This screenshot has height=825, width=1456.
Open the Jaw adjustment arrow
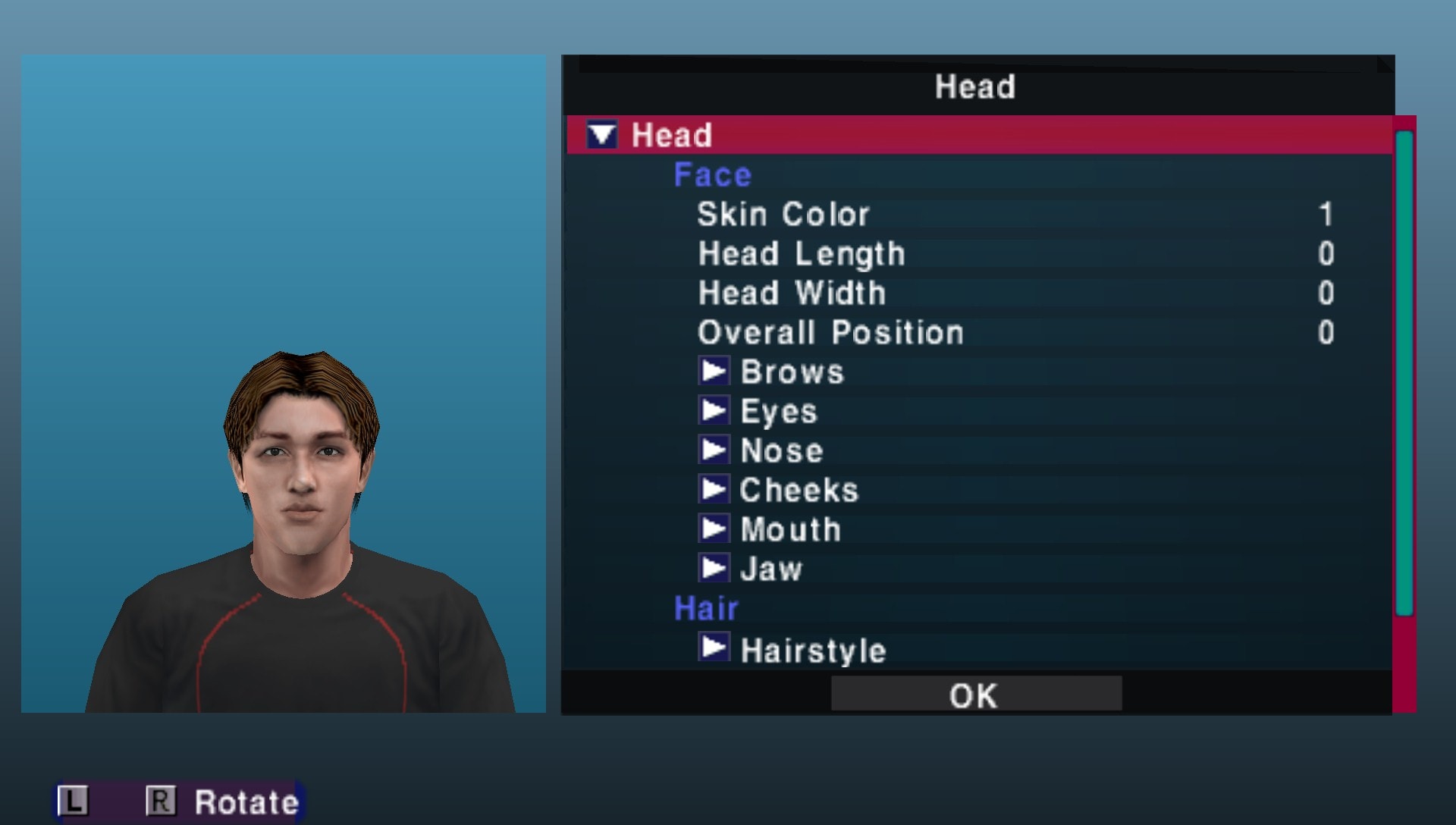point(714,568)
